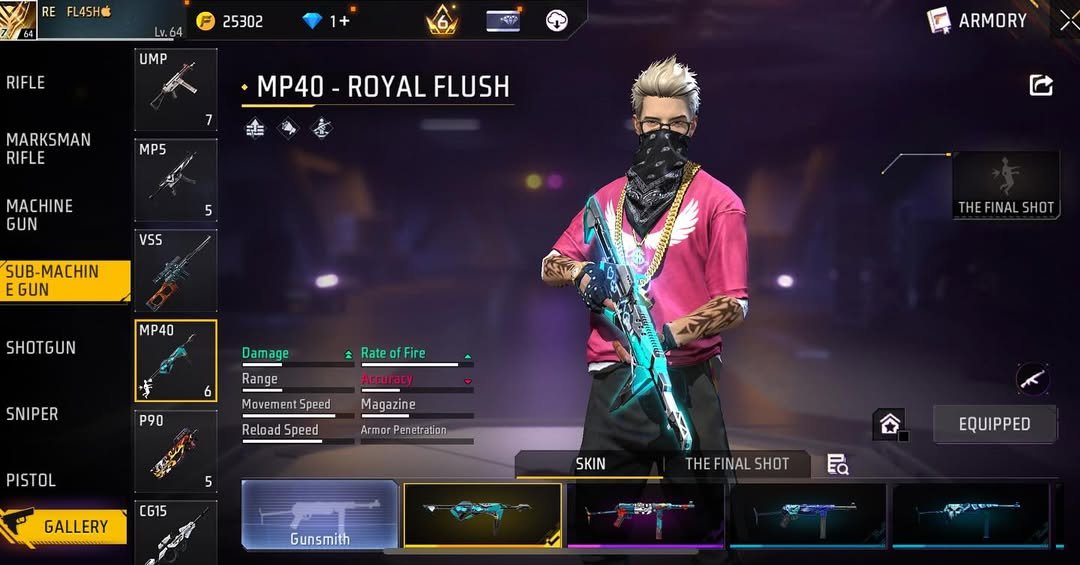Click the Equipped button
Screen dimensions: 1080x565
[x=994, y=424]
